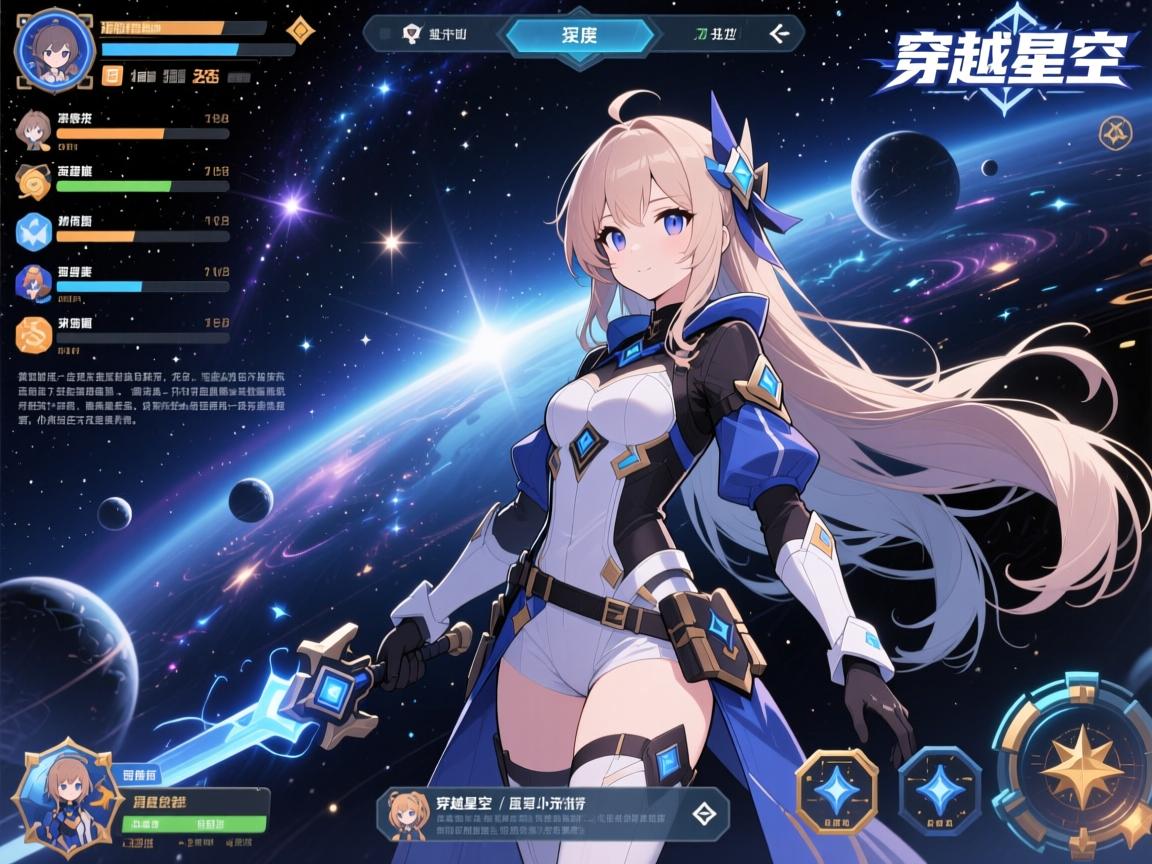Select the highlighted blue hexagonal center tab
The height and width of the screenshot is (864, 1152).
point(580,35)
